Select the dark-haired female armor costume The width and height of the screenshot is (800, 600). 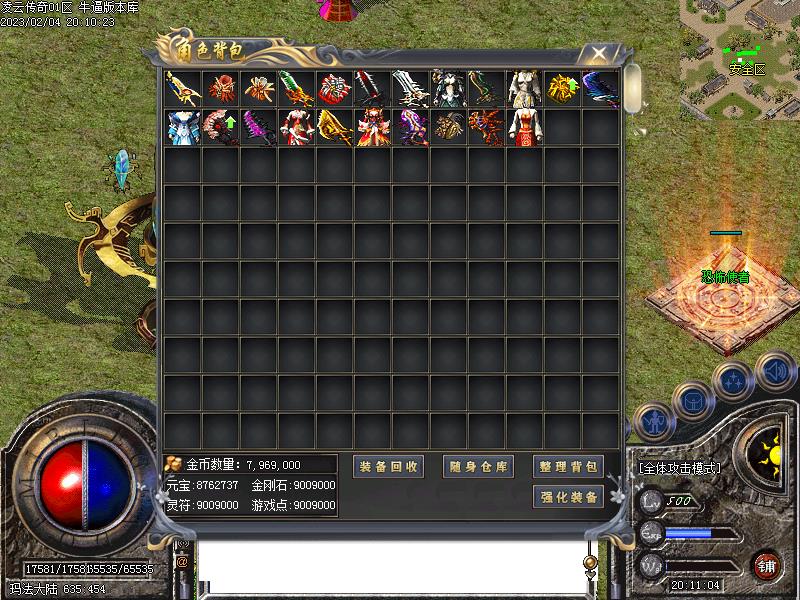point(448,88)
